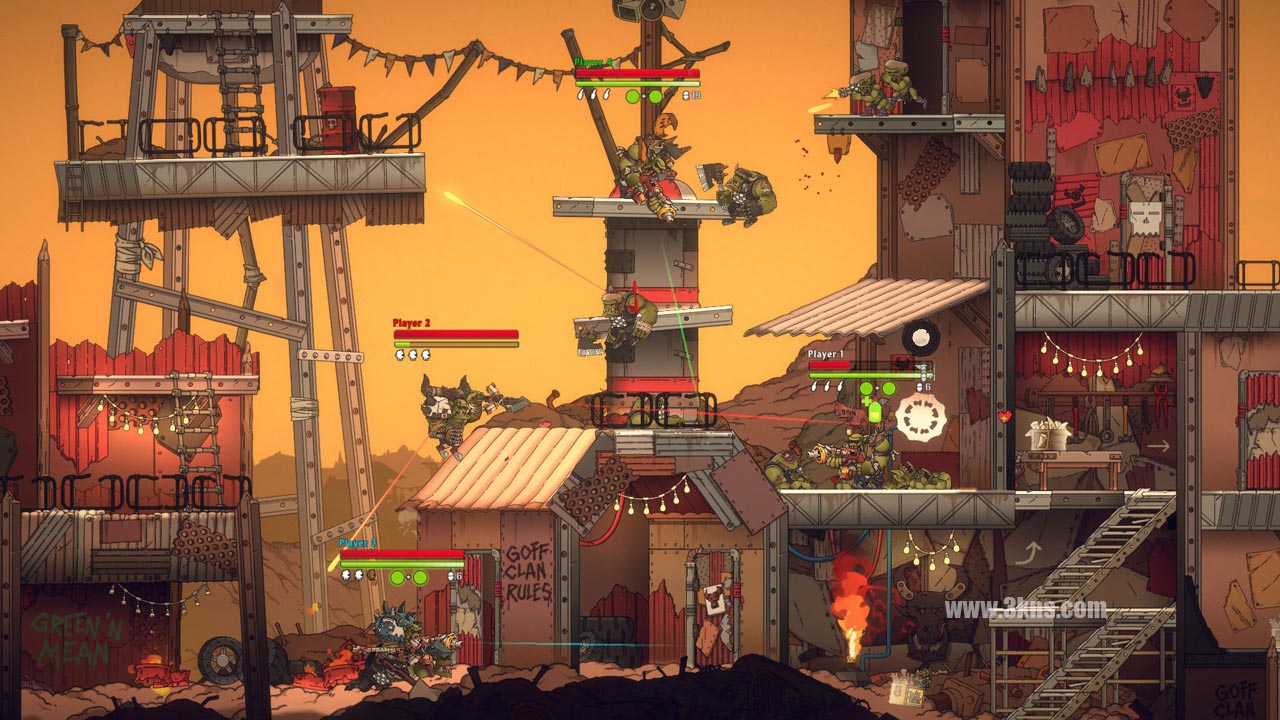Select the green first-aid canister near Player 1

[x=875, y=412]
